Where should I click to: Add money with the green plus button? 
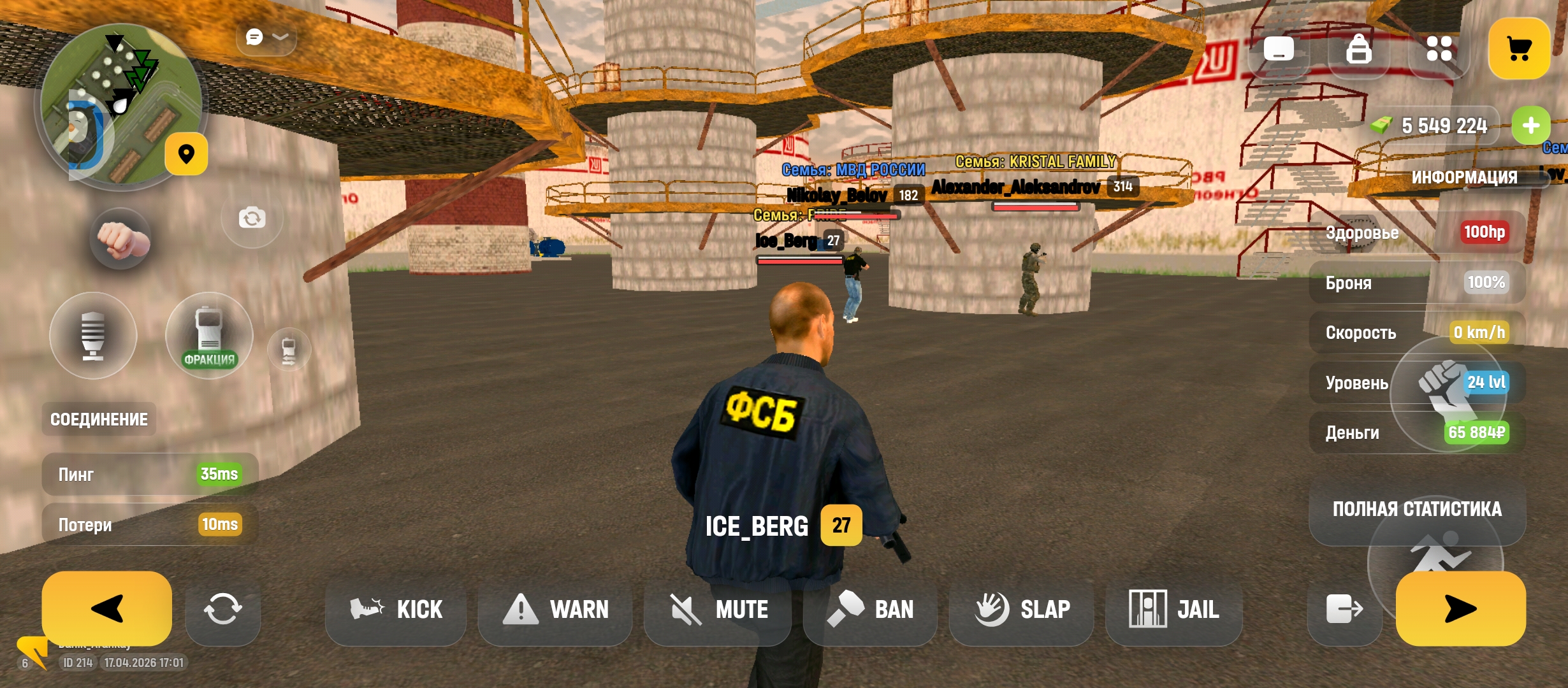click(x=1530, y=125)
